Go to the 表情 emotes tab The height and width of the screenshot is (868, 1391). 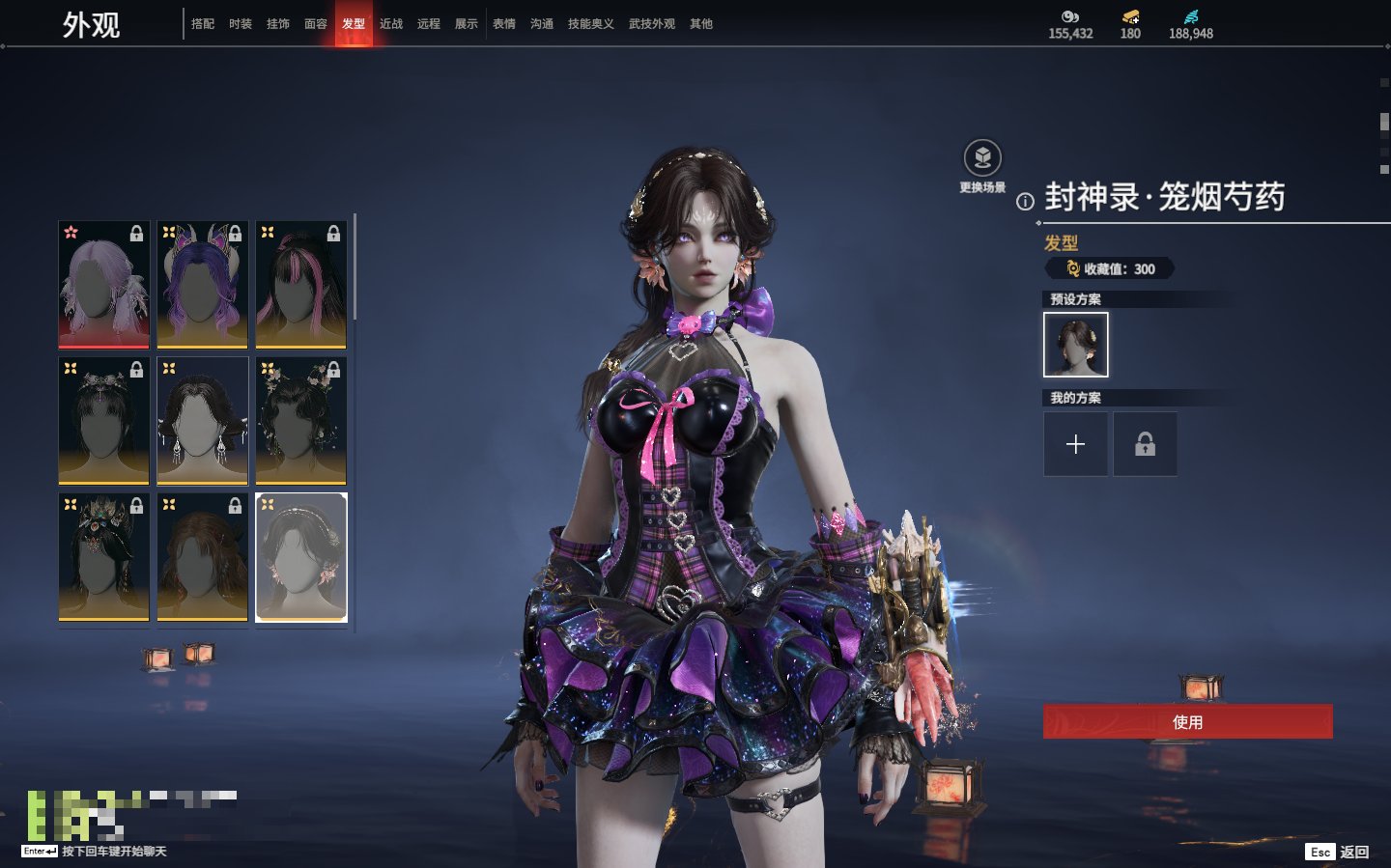coord(504,24)
